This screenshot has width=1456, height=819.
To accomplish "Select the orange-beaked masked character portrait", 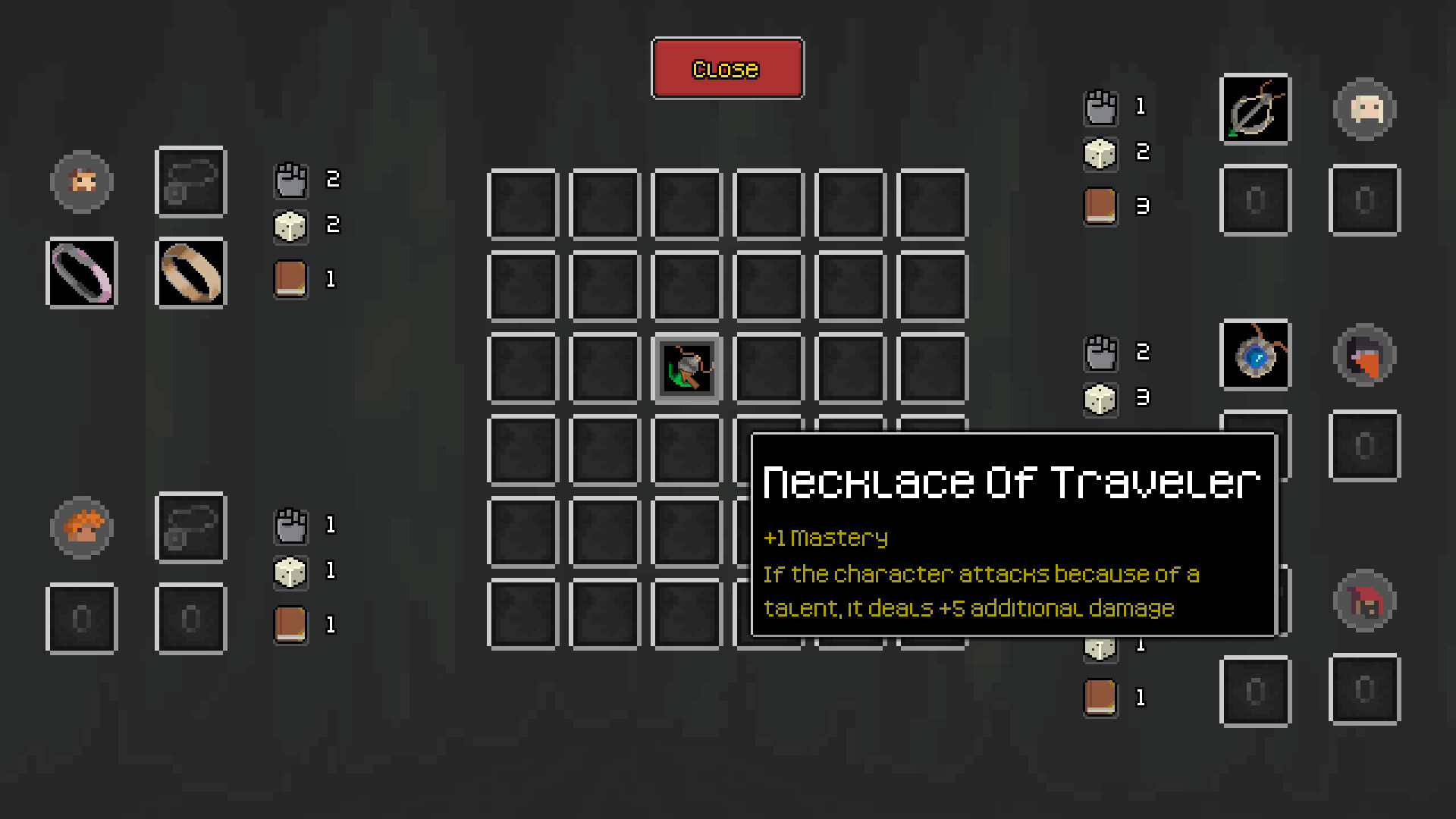I will coord(1363,356).
